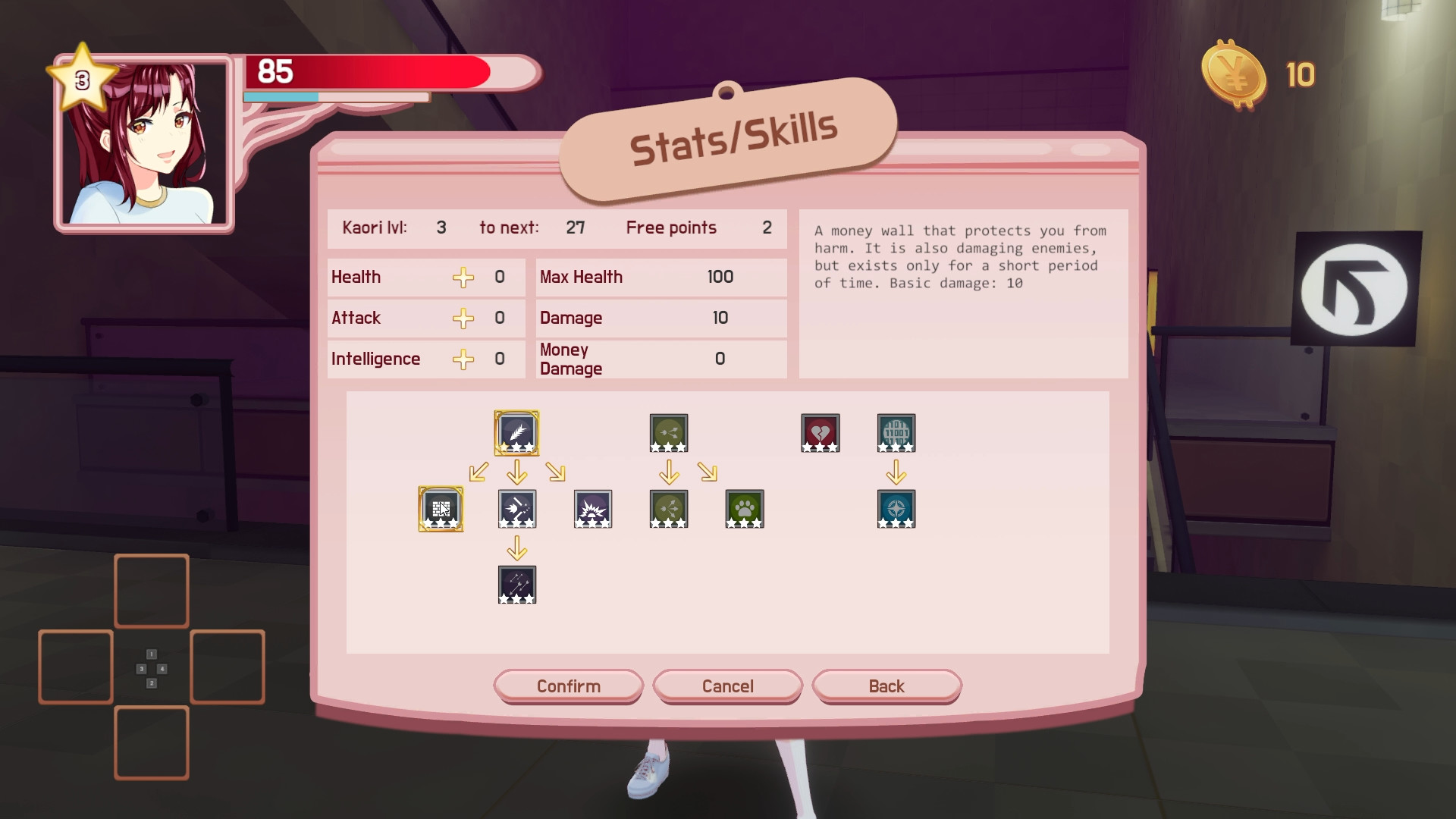Click the blue compass skill icon
This screenshot has height=819, width=1456.
(x=896, y=509)
